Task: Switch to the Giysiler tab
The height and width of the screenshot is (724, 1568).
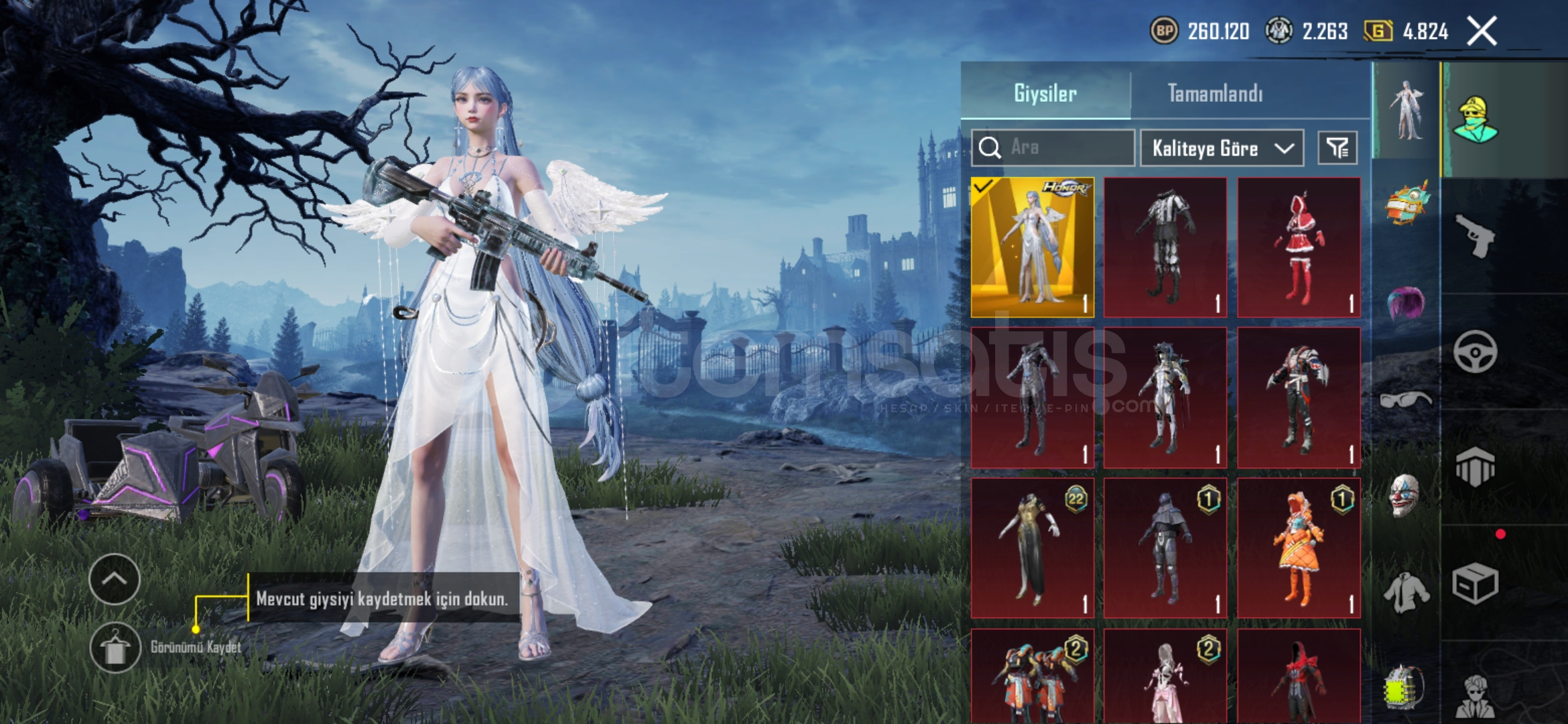Action: pyautogui.click(x=1045, y=93)
